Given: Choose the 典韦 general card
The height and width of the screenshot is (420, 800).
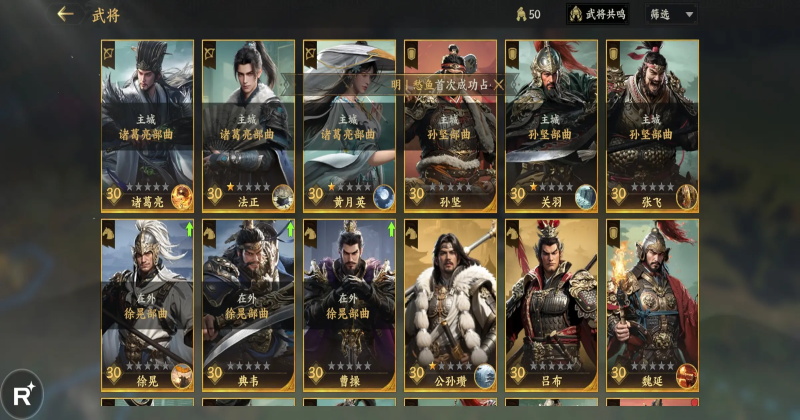Looking at the screenshot, I should click(x=248, y=304).
